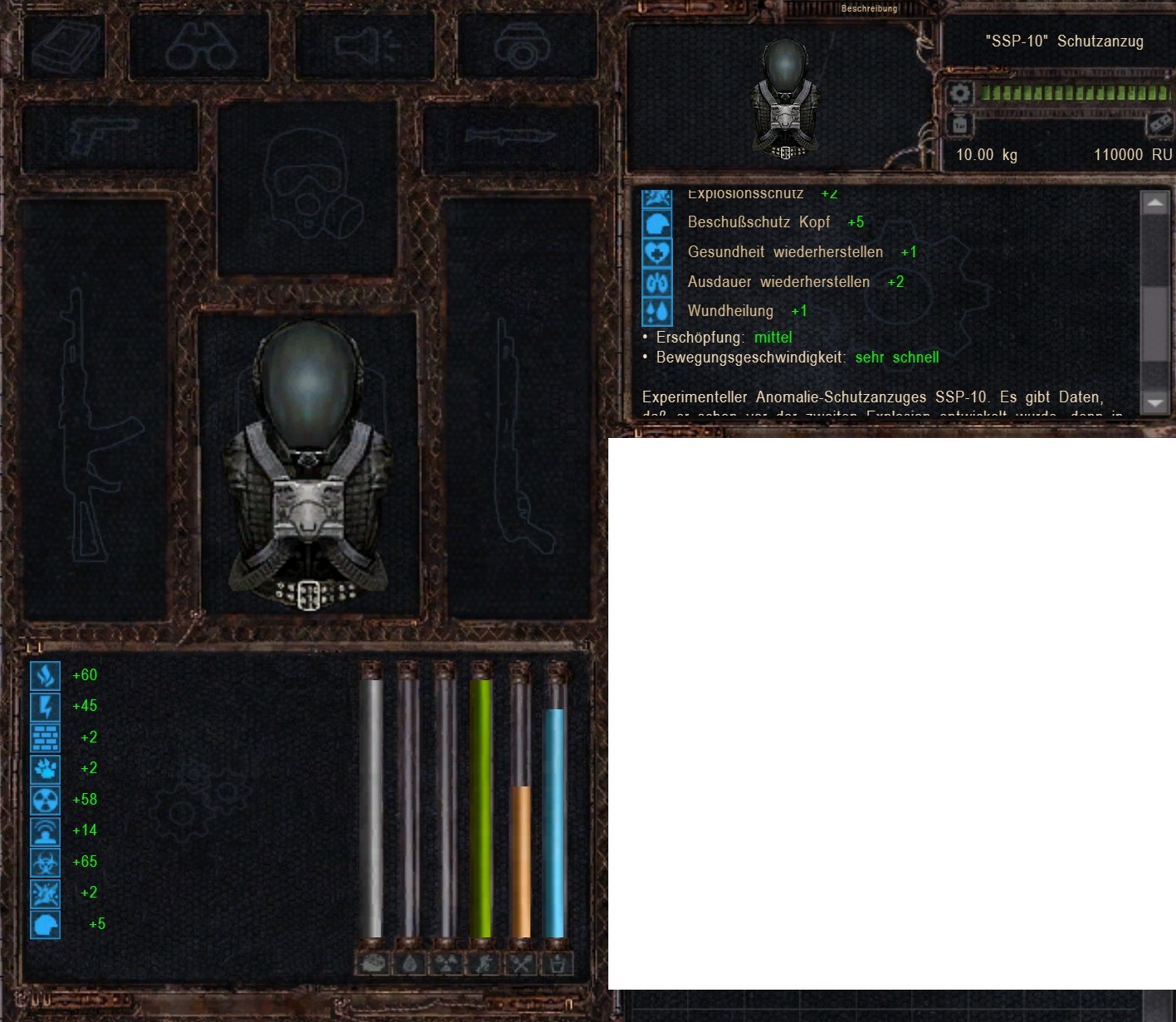Click the gear icon beside the condition bar
The width and height of the screenshot is (1176, 1022).
point(959,93)
